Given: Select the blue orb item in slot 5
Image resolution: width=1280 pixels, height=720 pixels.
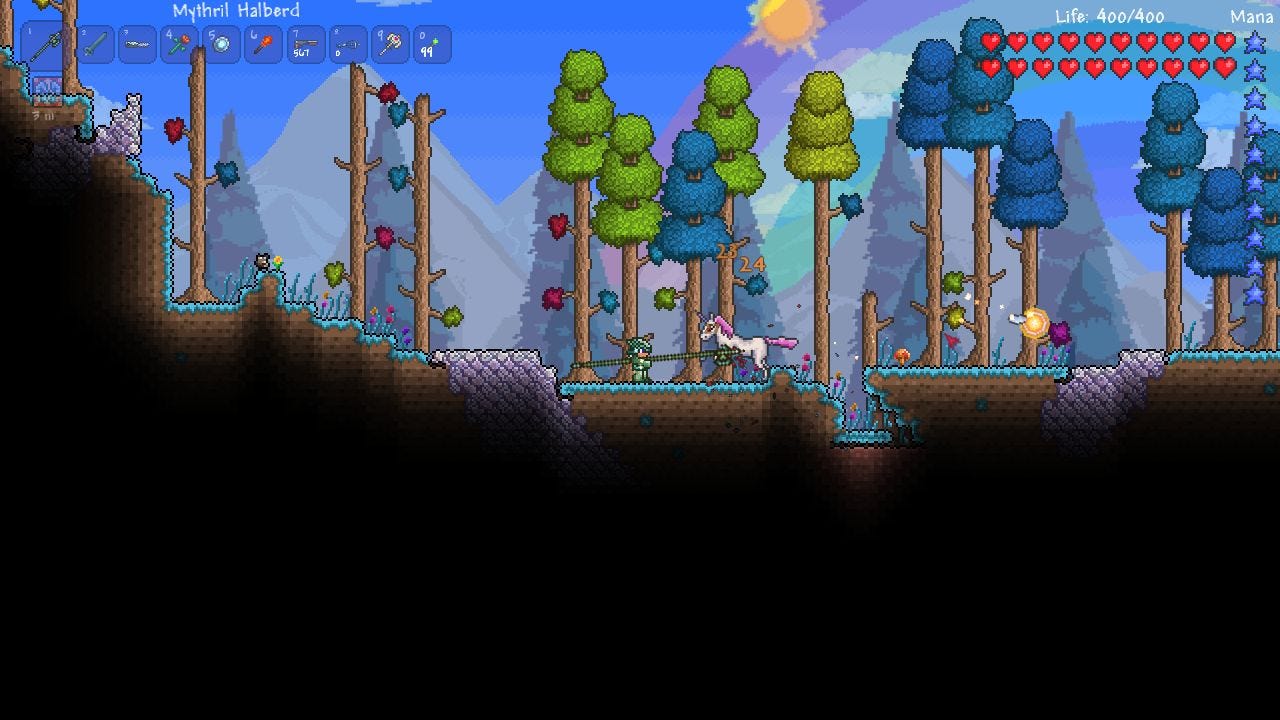Looking at the screenshot, I should [x=222, y=45].
